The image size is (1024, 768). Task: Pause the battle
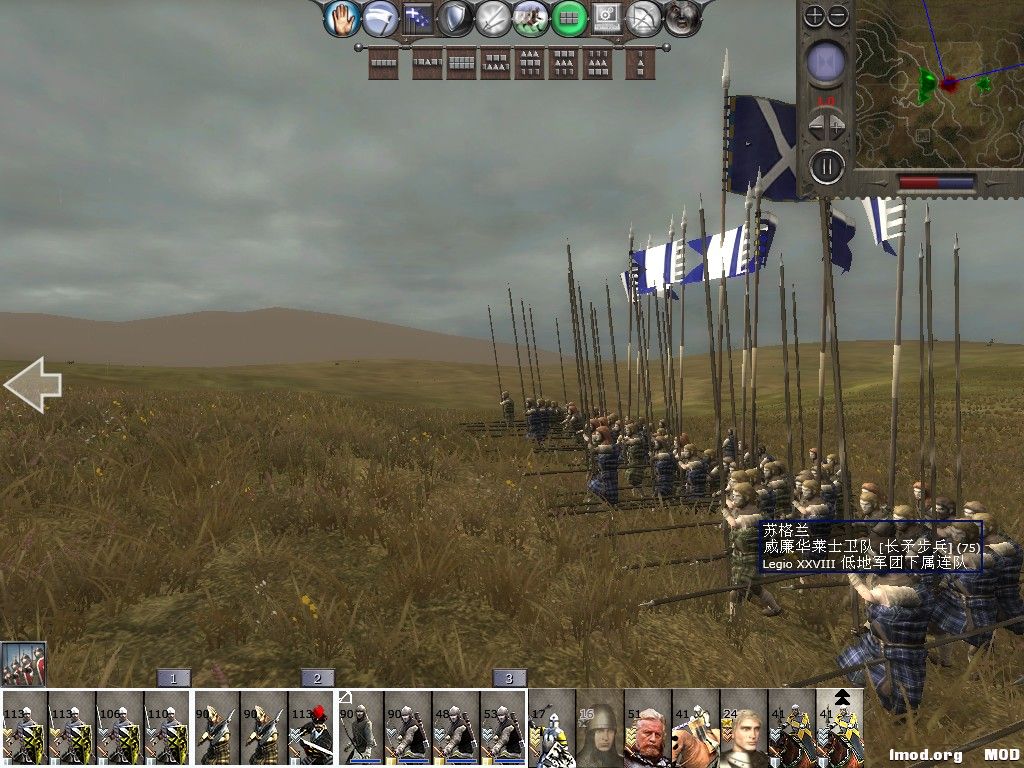(826, 165)
